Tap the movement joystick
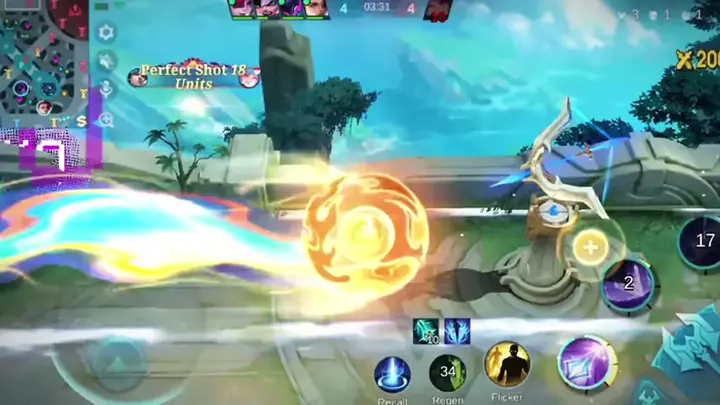Screen dimensions: 720x405 click(118, 360)
